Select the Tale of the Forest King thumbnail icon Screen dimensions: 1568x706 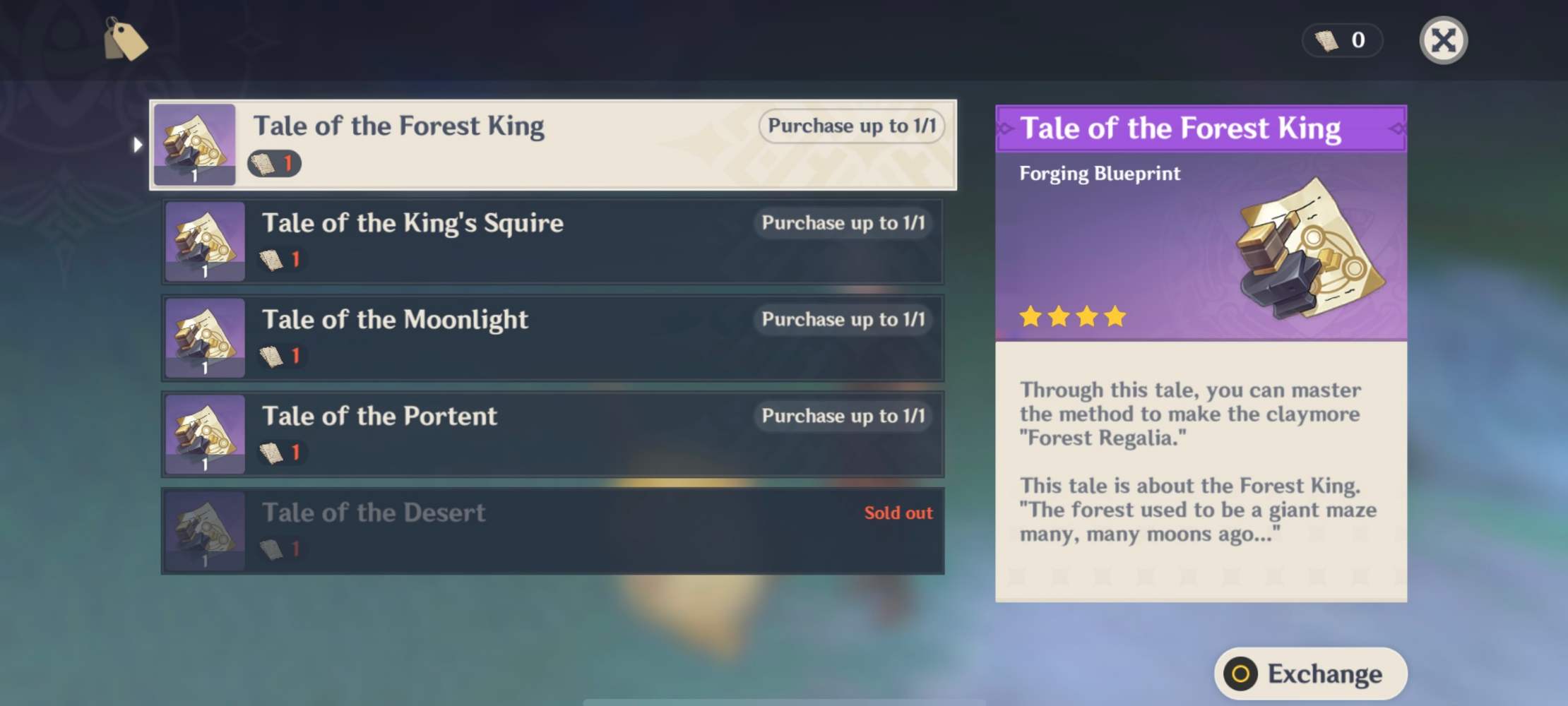click(x=195, y=144)
